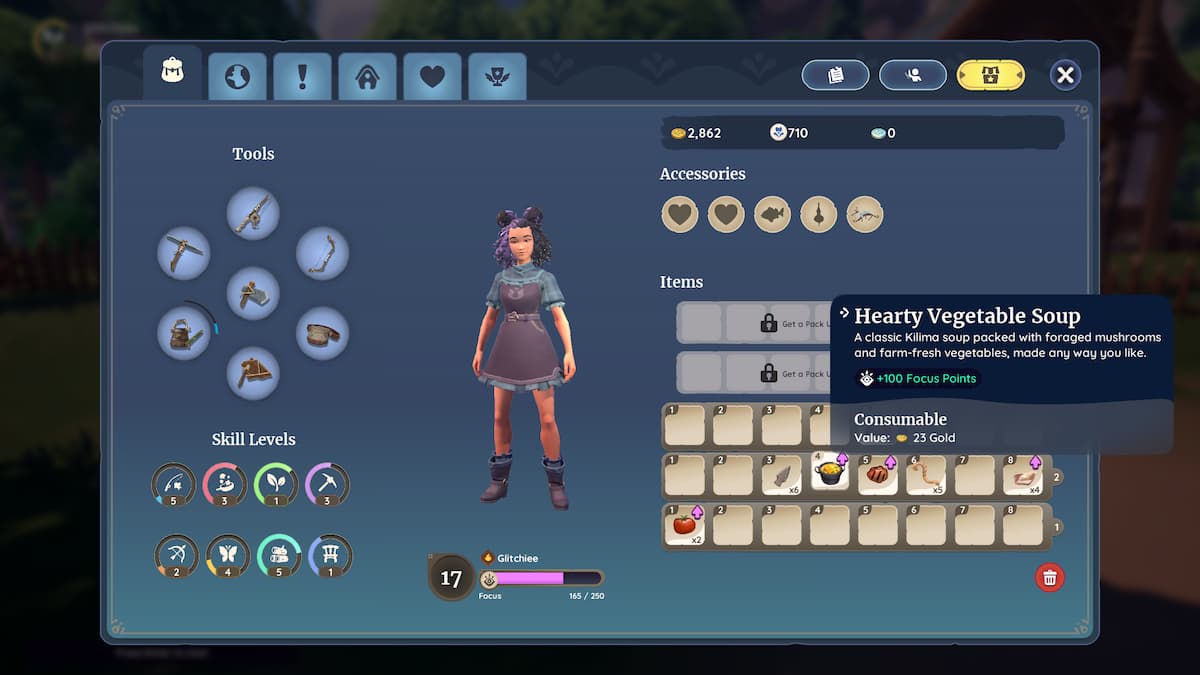Select the pickaxe tool
This screenshot has width=1200, height=675.
pyautogui.click(x=184, y=253)
